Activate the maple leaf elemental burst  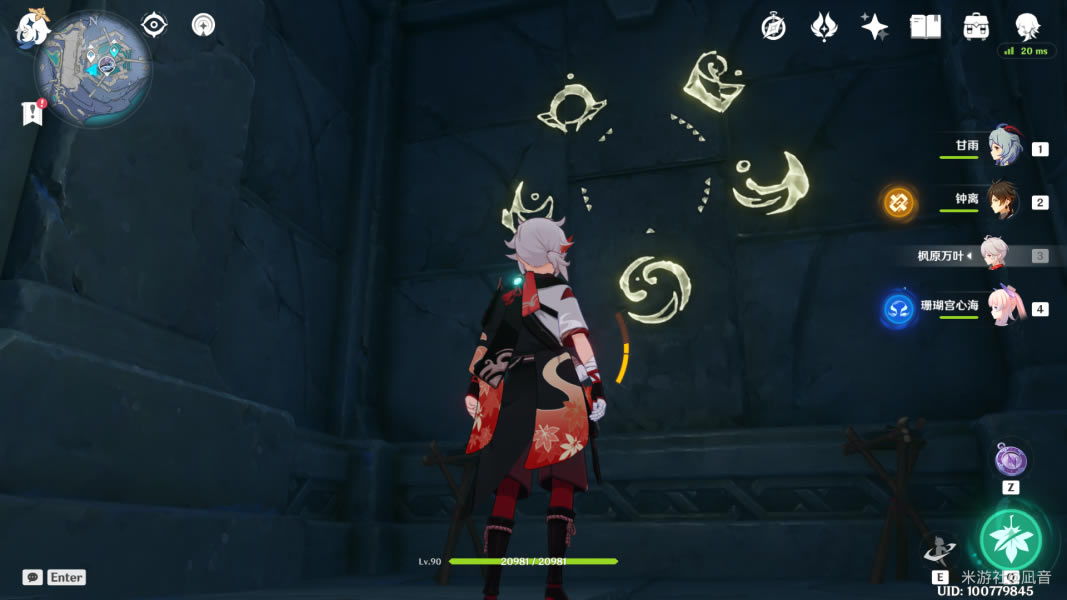[x=1010, y=540]
